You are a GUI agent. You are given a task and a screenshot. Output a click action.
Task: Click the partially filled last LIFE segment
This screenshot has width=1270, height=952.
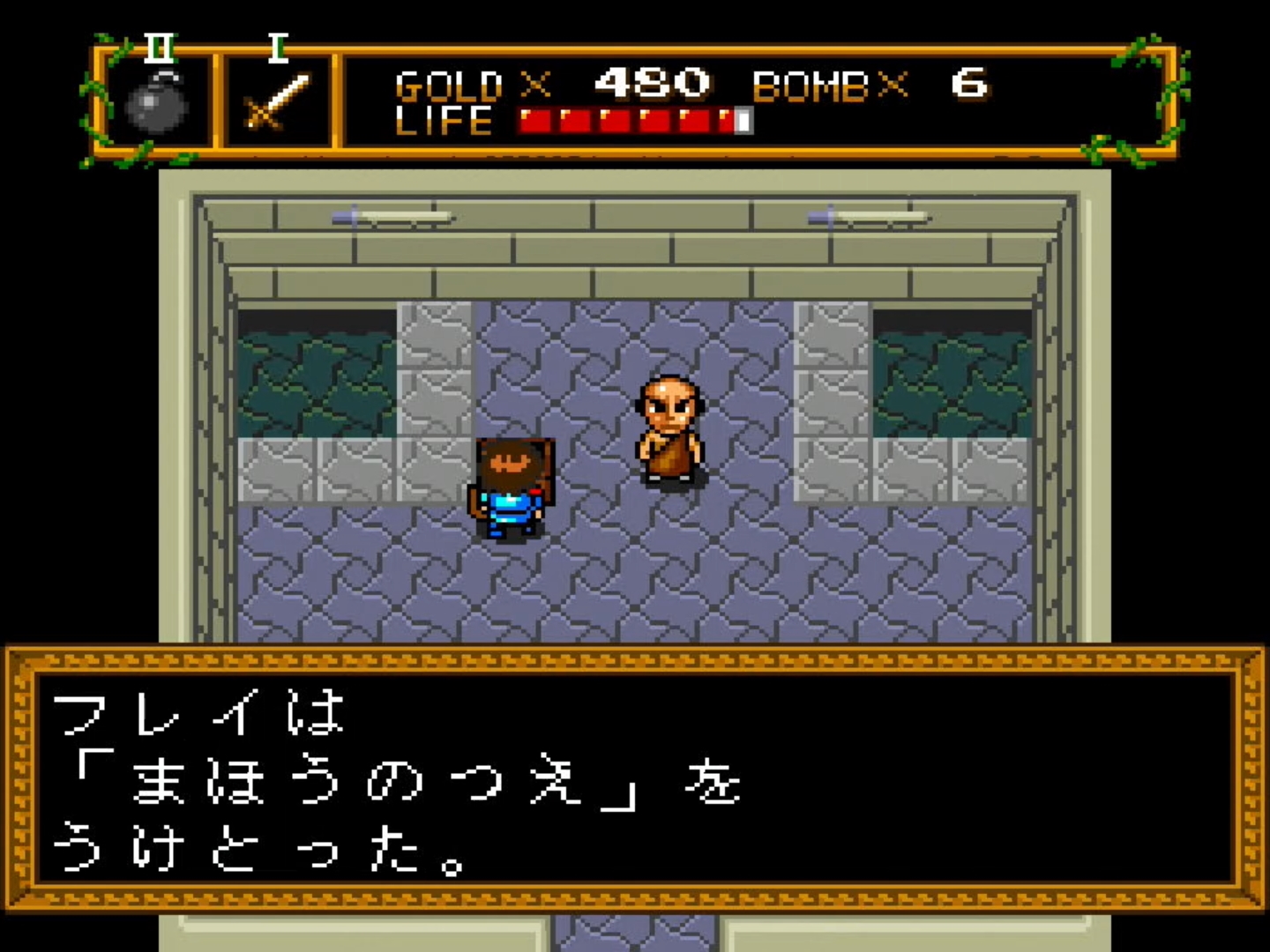click(x=741, y=119)
